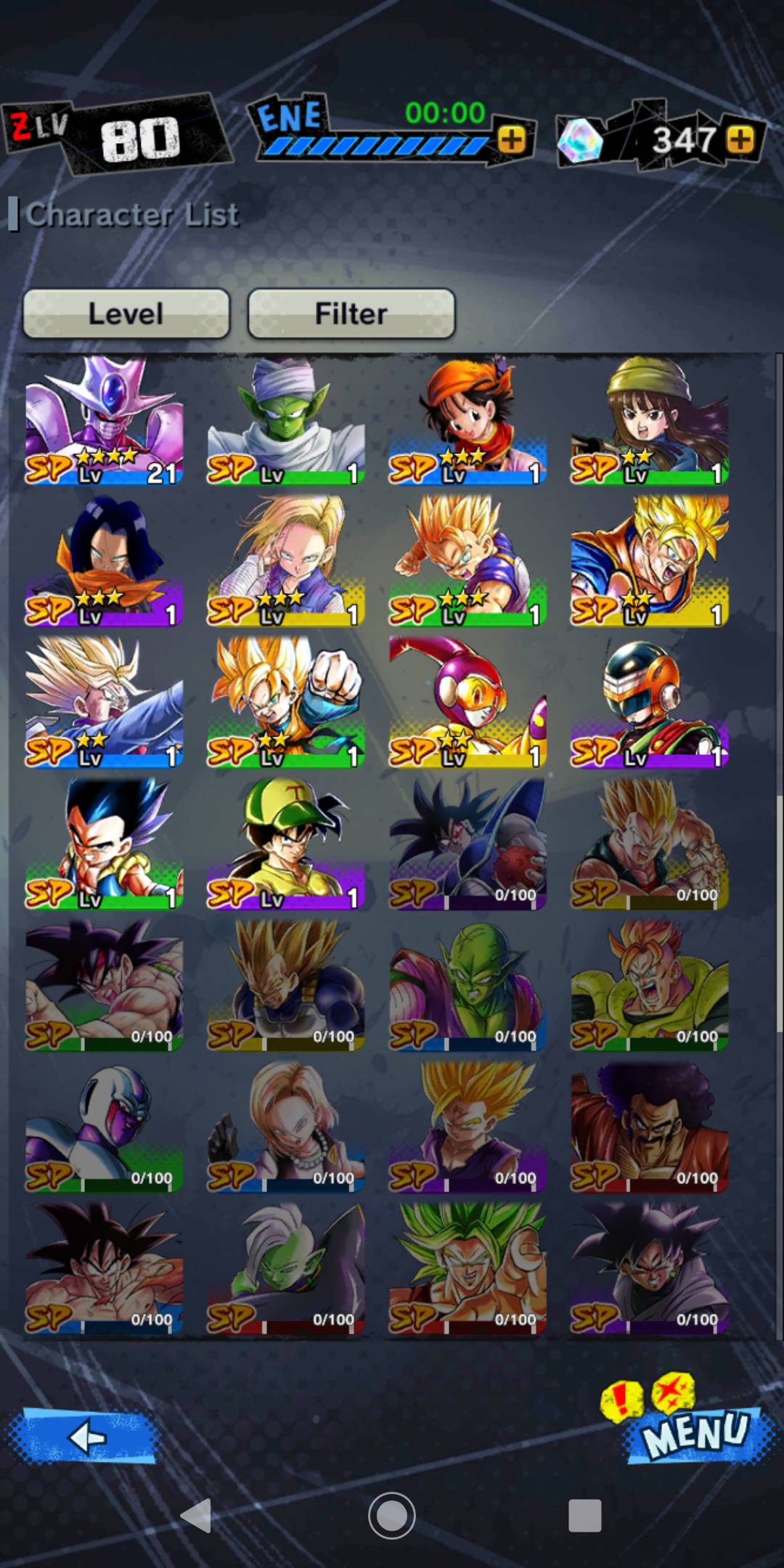The width and height of the screenshot is (784, 1568).
Task: Choose the Great Saiyaman orange helmet card
Action: 650,702
